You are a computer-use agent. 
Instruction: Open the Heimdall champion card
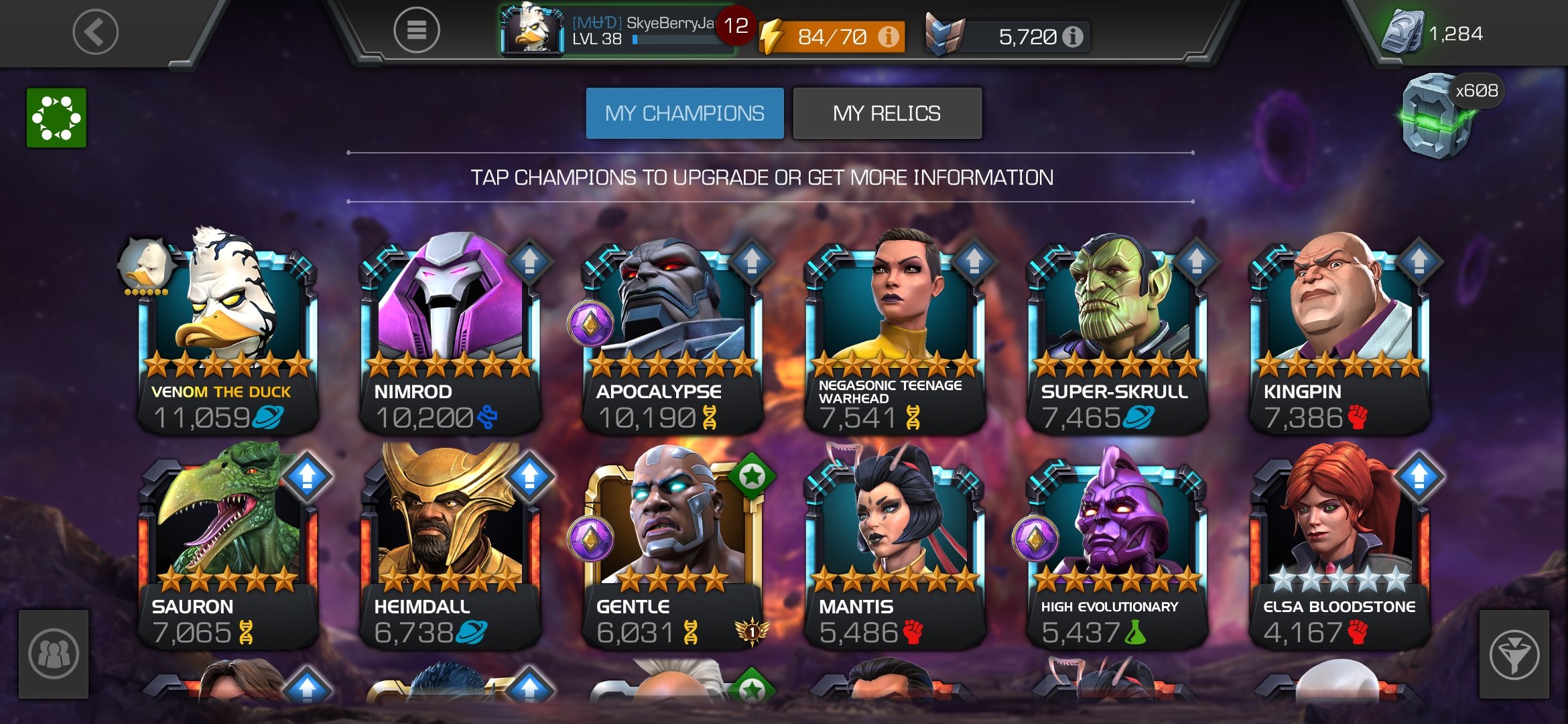click(449, 550)
